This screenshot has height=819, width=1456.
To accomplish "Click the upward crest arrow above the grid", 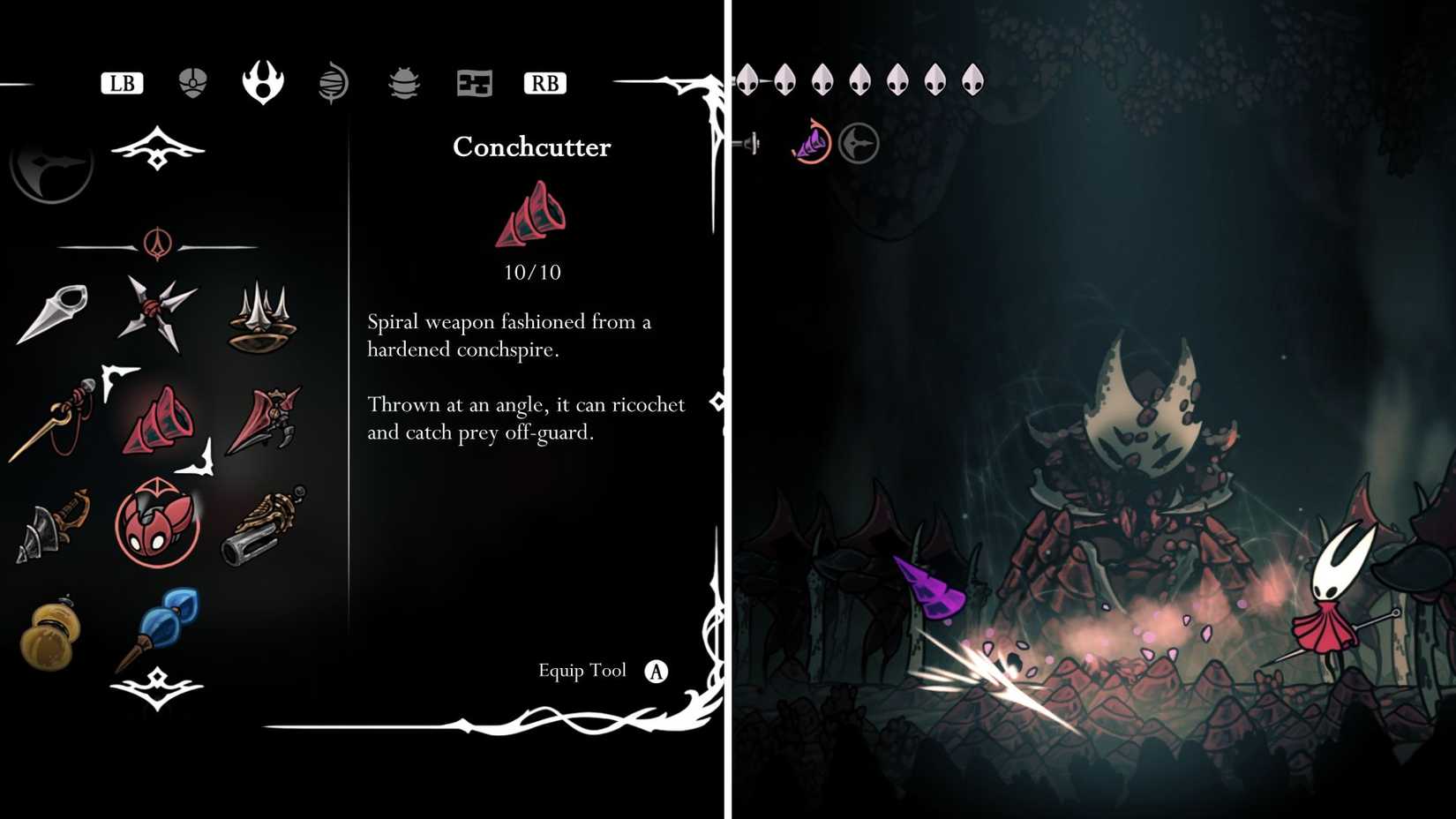I will pos(157,148).
